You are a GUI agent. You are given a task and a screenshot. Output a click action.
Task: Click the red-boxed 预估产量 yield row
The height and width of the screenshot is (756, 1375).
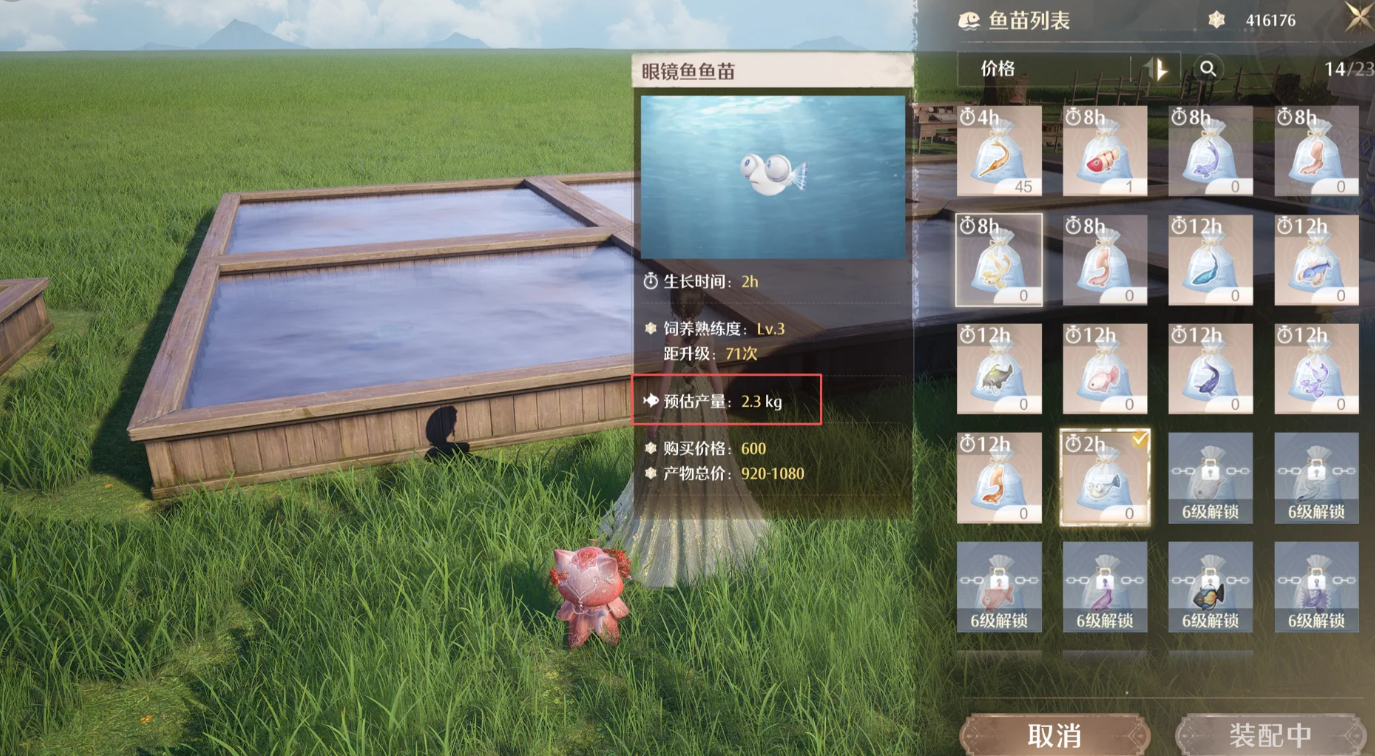click(x=727, y=399)
